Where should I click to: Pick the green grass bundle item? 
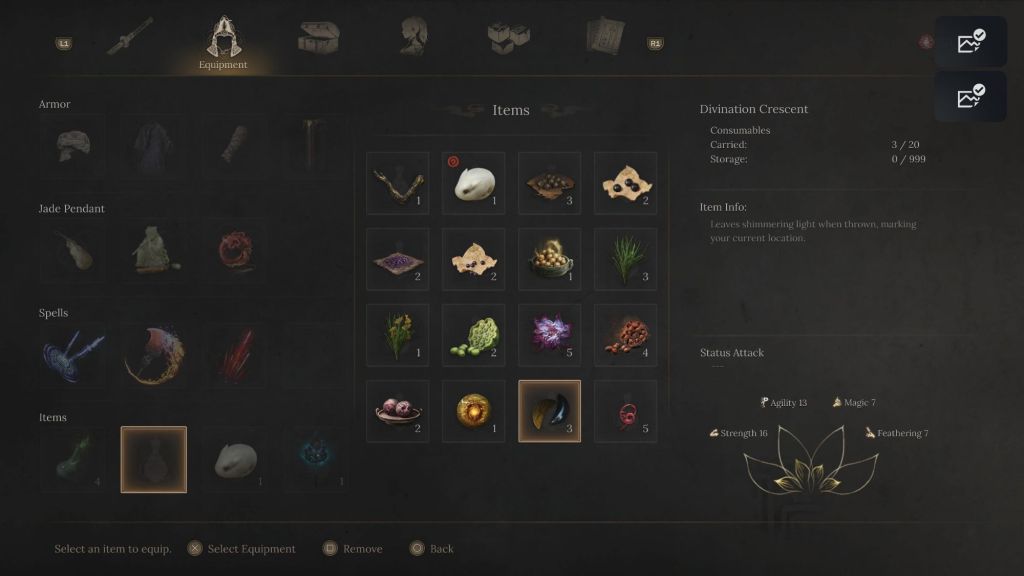[x=625, y=259]
